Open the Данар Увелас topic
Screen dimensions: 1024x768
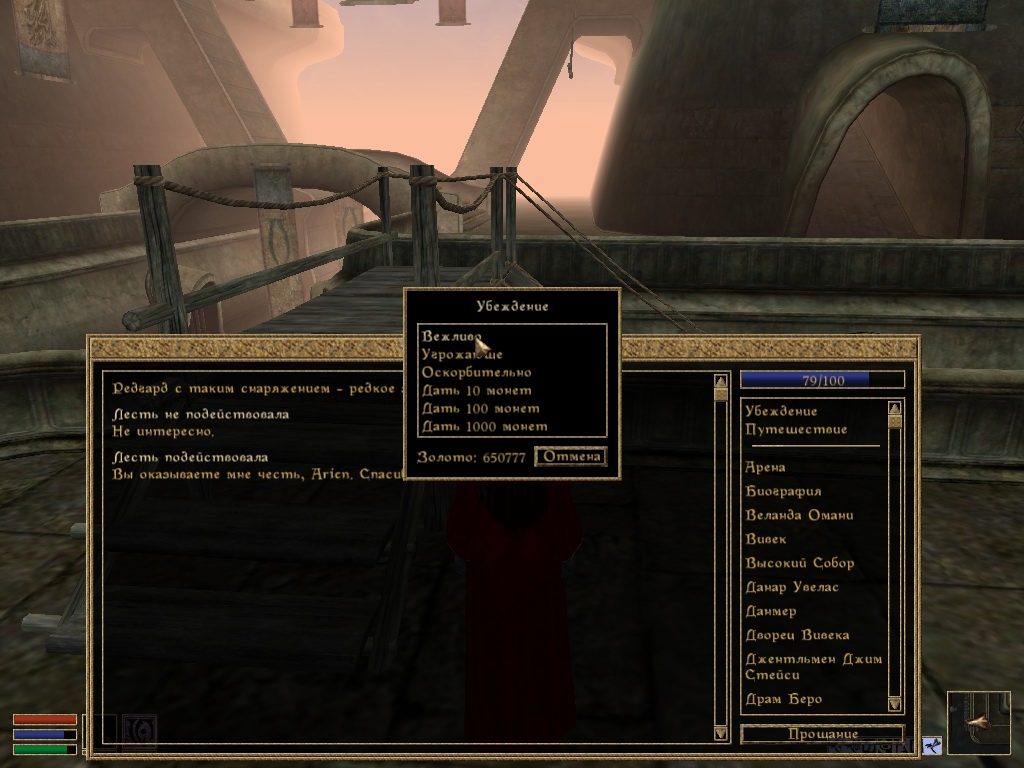tap(791, 587)
